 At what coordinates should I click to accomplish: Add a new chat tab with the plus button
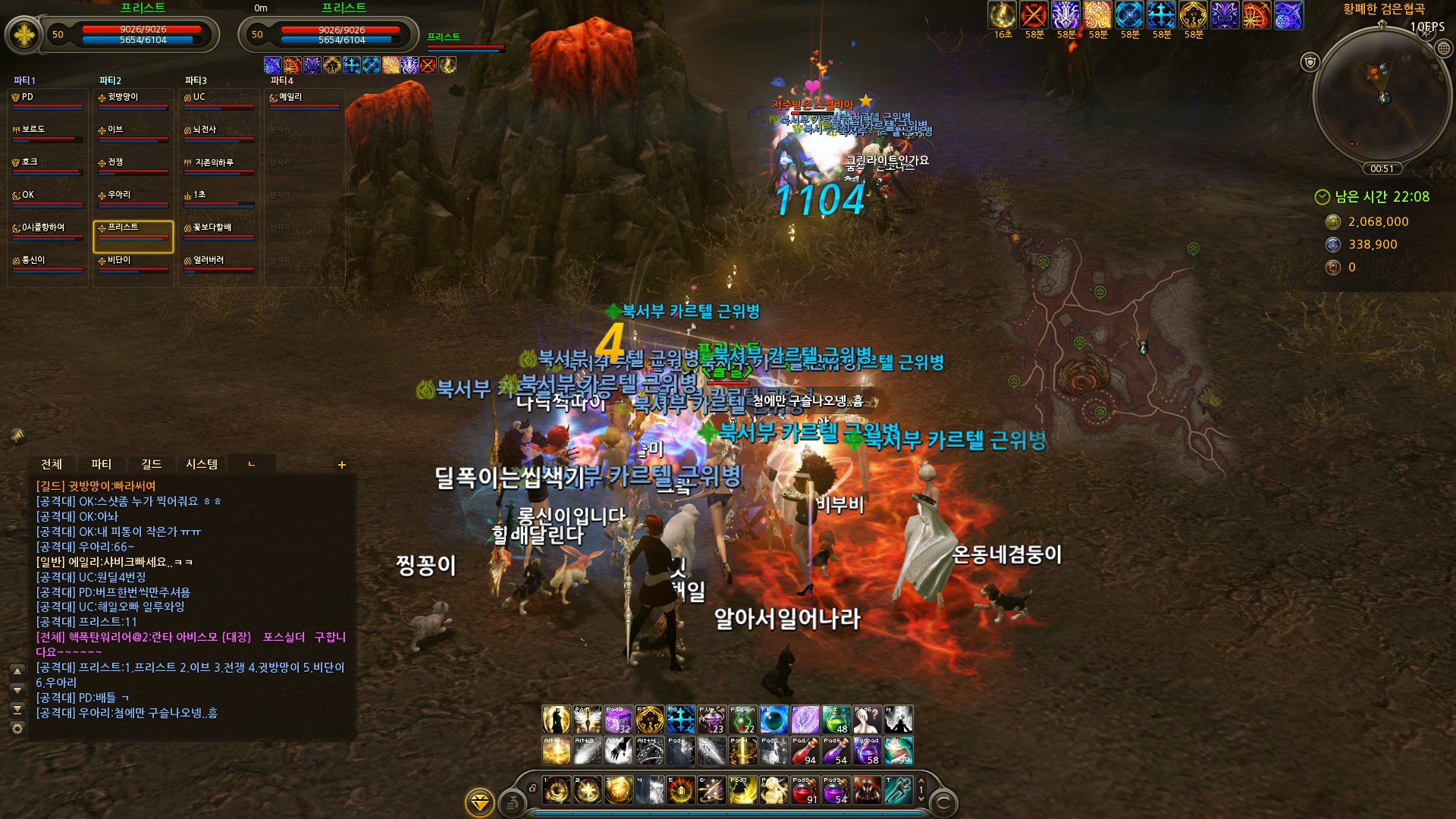coord(342,465)
